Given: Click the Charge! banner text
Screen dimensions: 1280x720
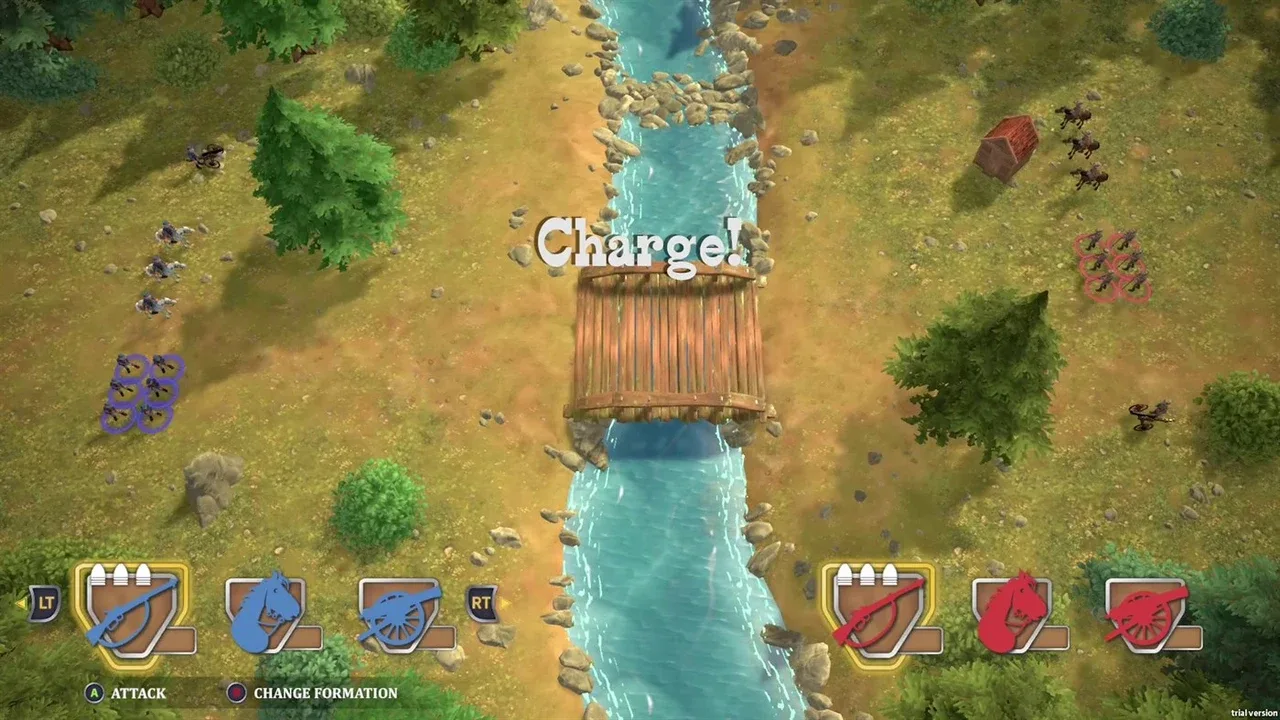Looking at the screenshot, I should [640, 245].
